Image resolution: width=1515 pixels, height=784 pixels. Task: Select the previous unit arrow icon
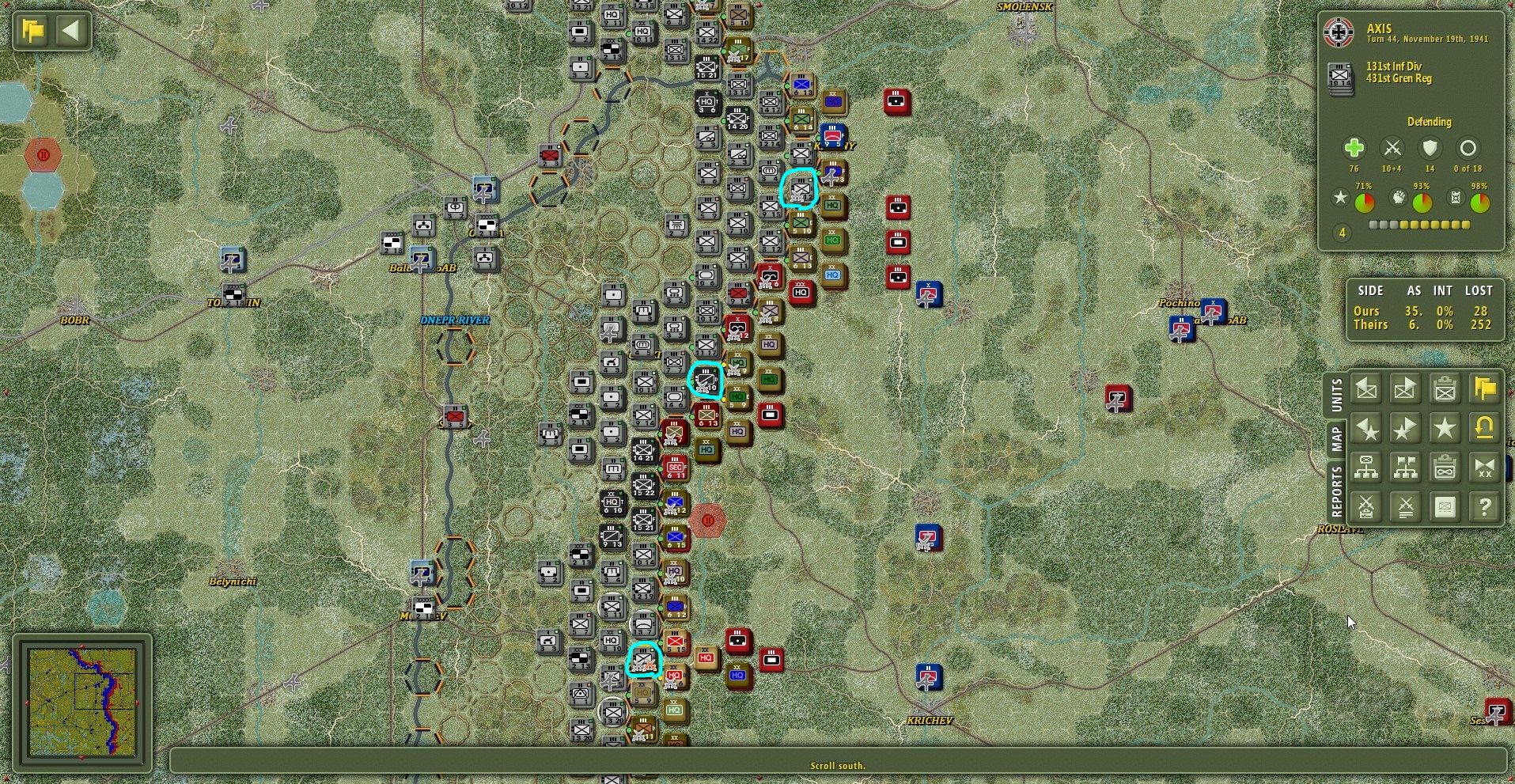coord(1366,388)
